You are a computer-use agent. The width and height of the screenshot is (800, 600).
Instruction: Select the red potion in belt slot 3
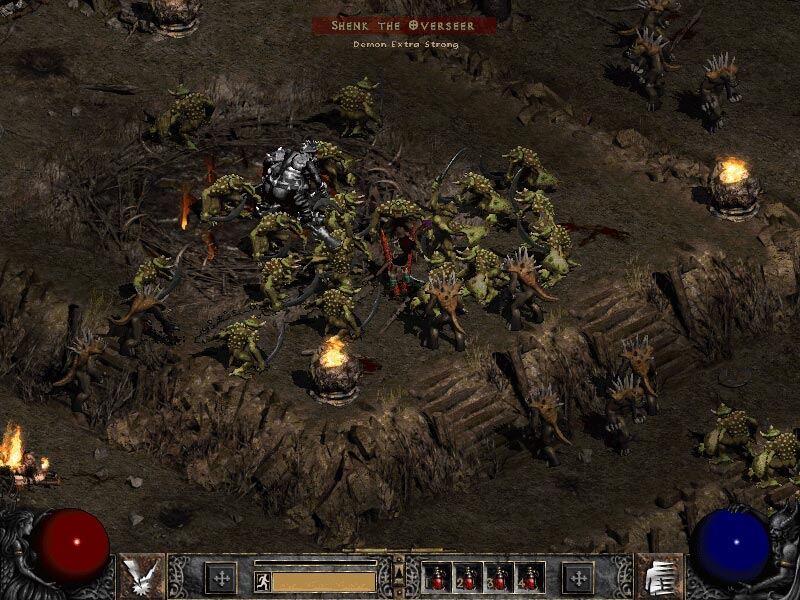click(499, 577)
